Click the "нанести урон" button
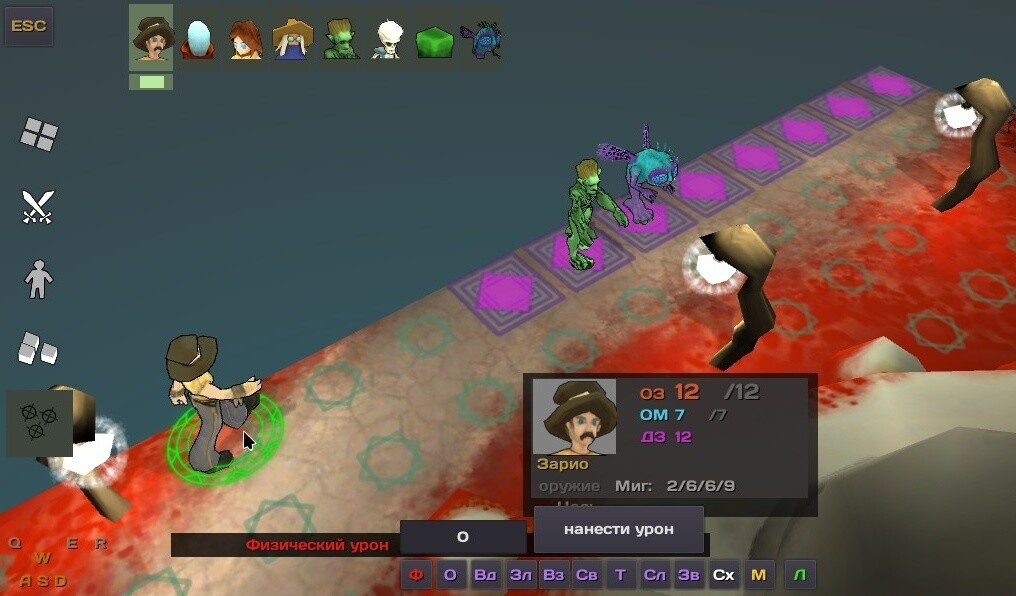 pyautogui.click(x=618, y=529)
